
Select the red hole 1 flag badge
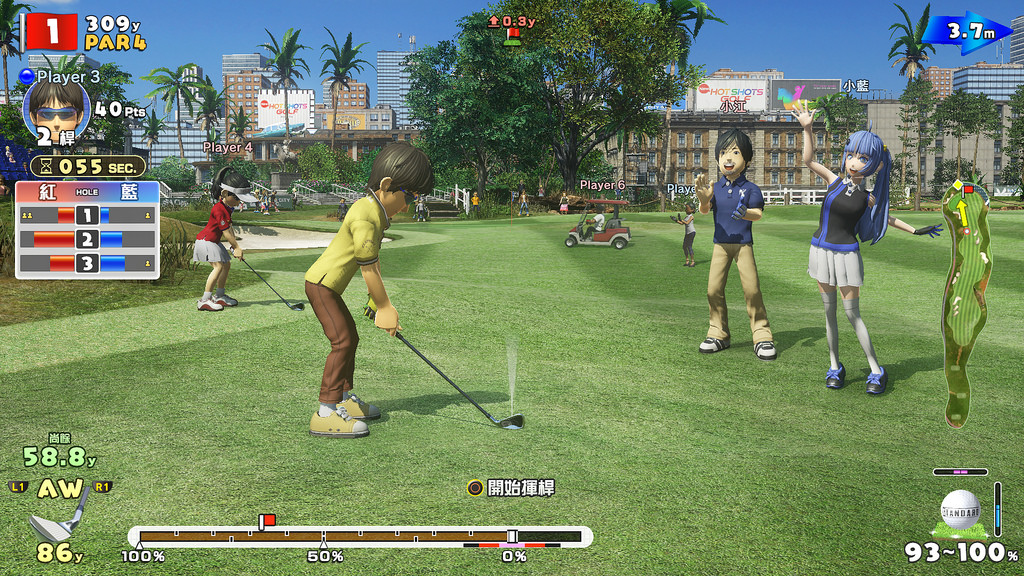48,31
